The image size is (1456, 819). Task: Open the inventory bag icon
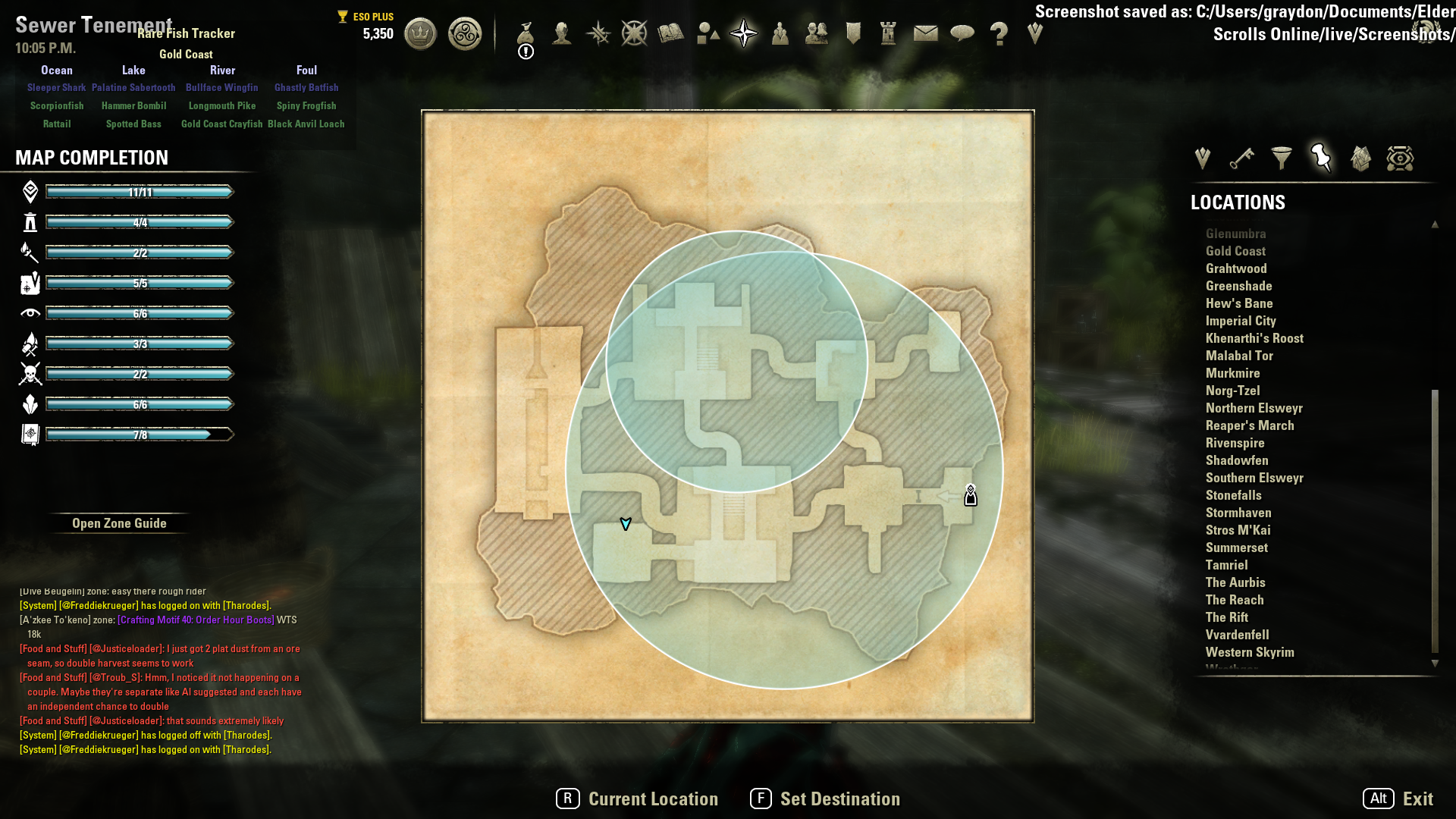[x=526, y=33]
